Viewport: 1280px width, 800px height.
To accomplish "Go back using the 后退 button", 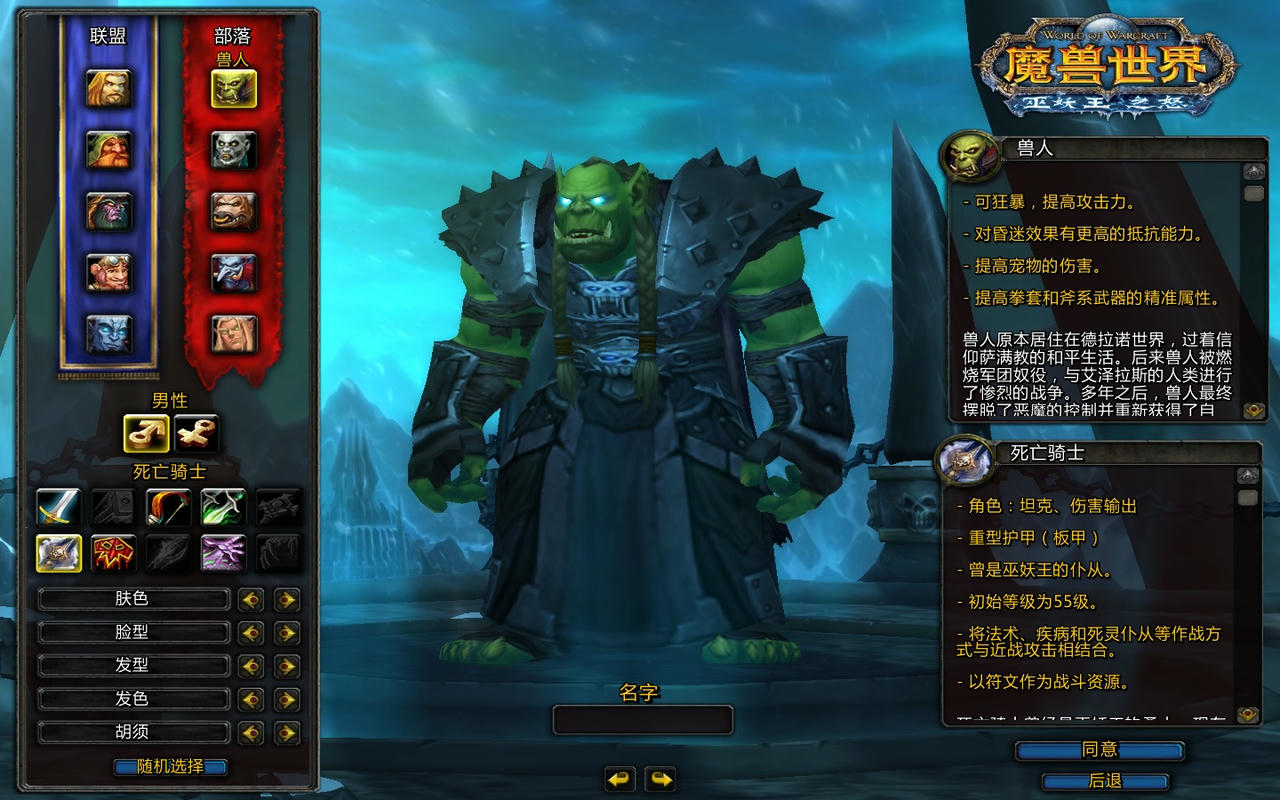I will pos(1105,781).
